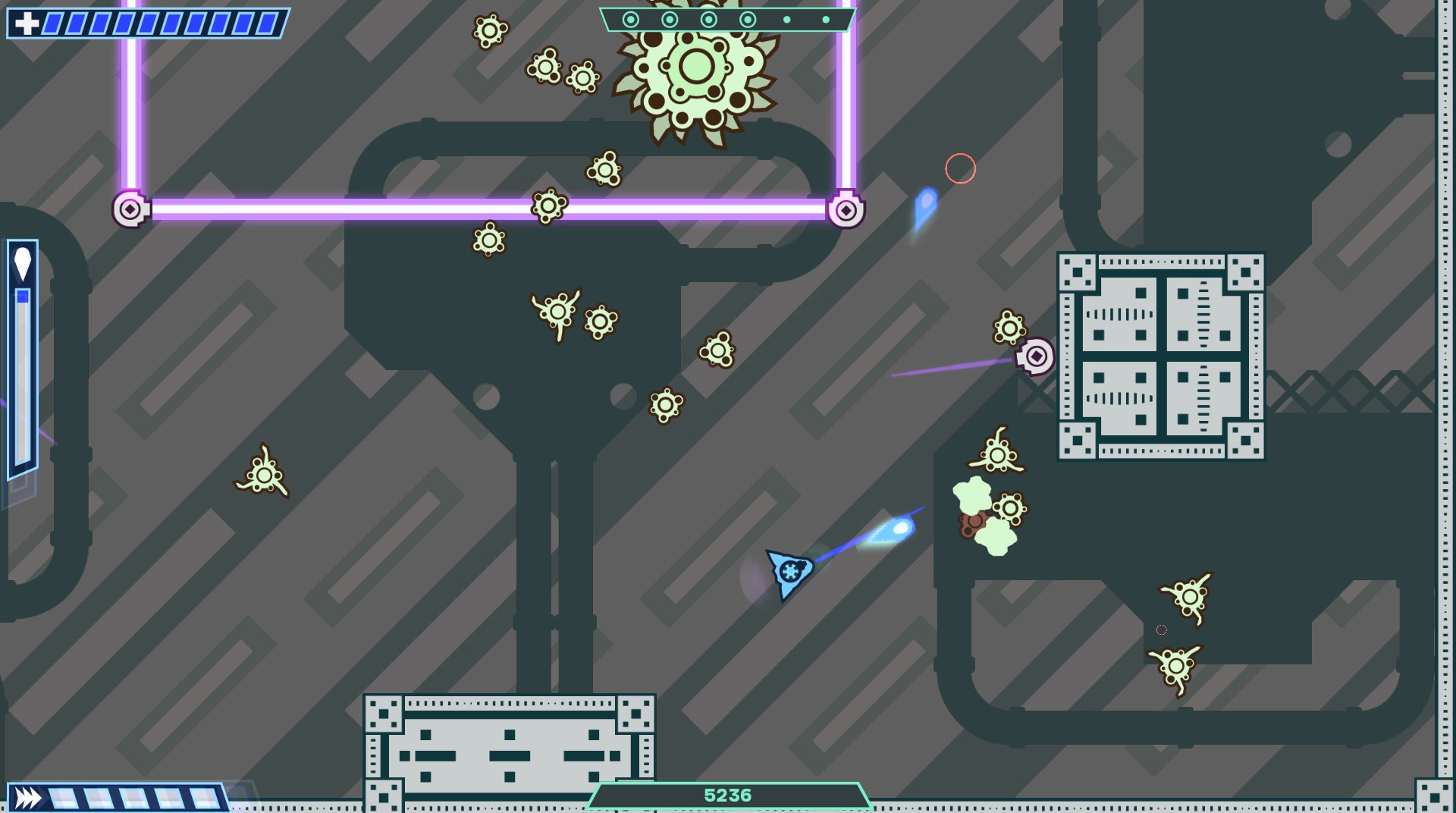Click the right laser emitter node

pyautogui.click(x=848, y=211)
